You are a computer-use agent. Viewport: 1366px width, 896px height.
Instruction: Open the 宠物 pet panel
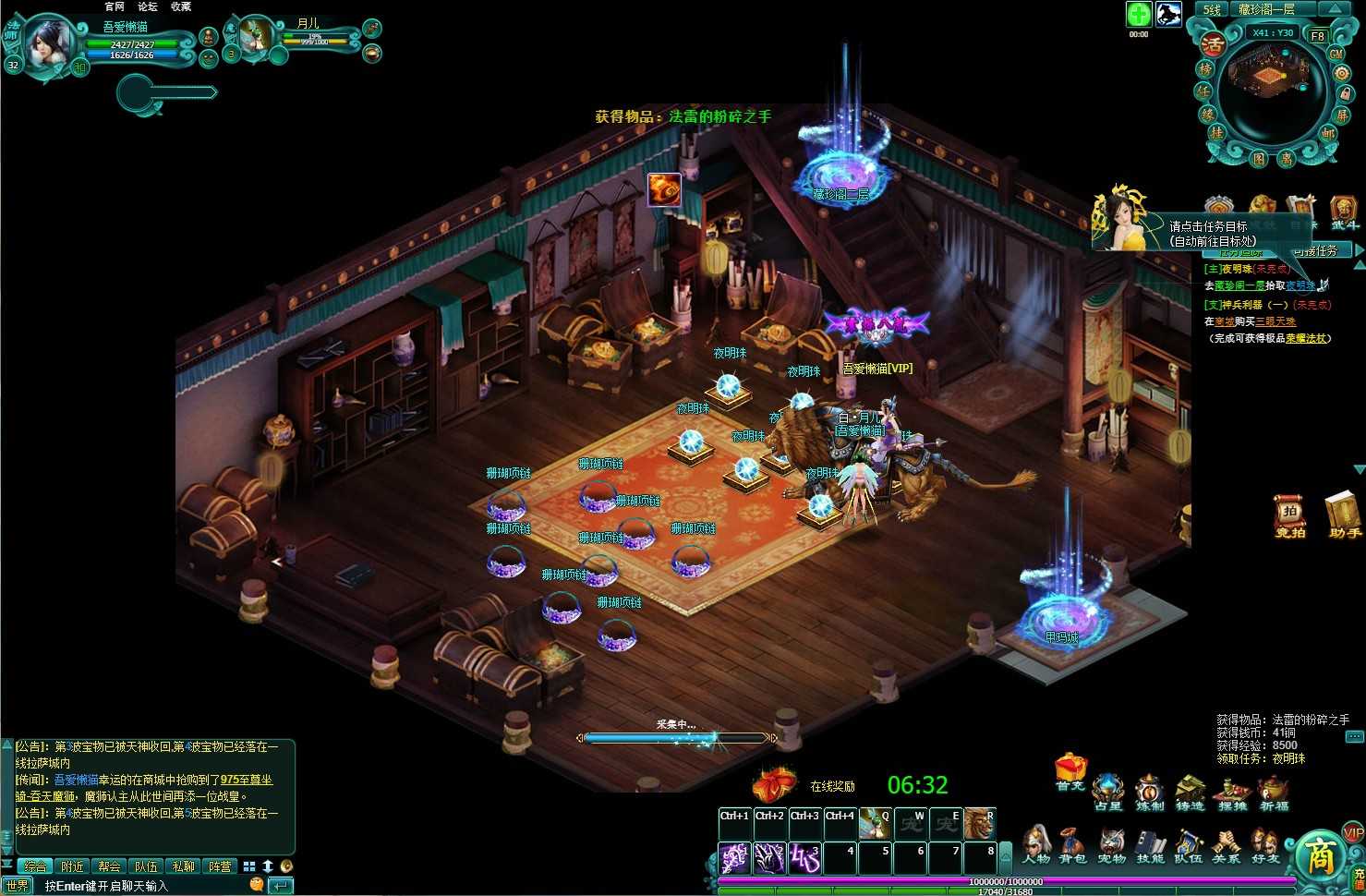(1111, 845)
